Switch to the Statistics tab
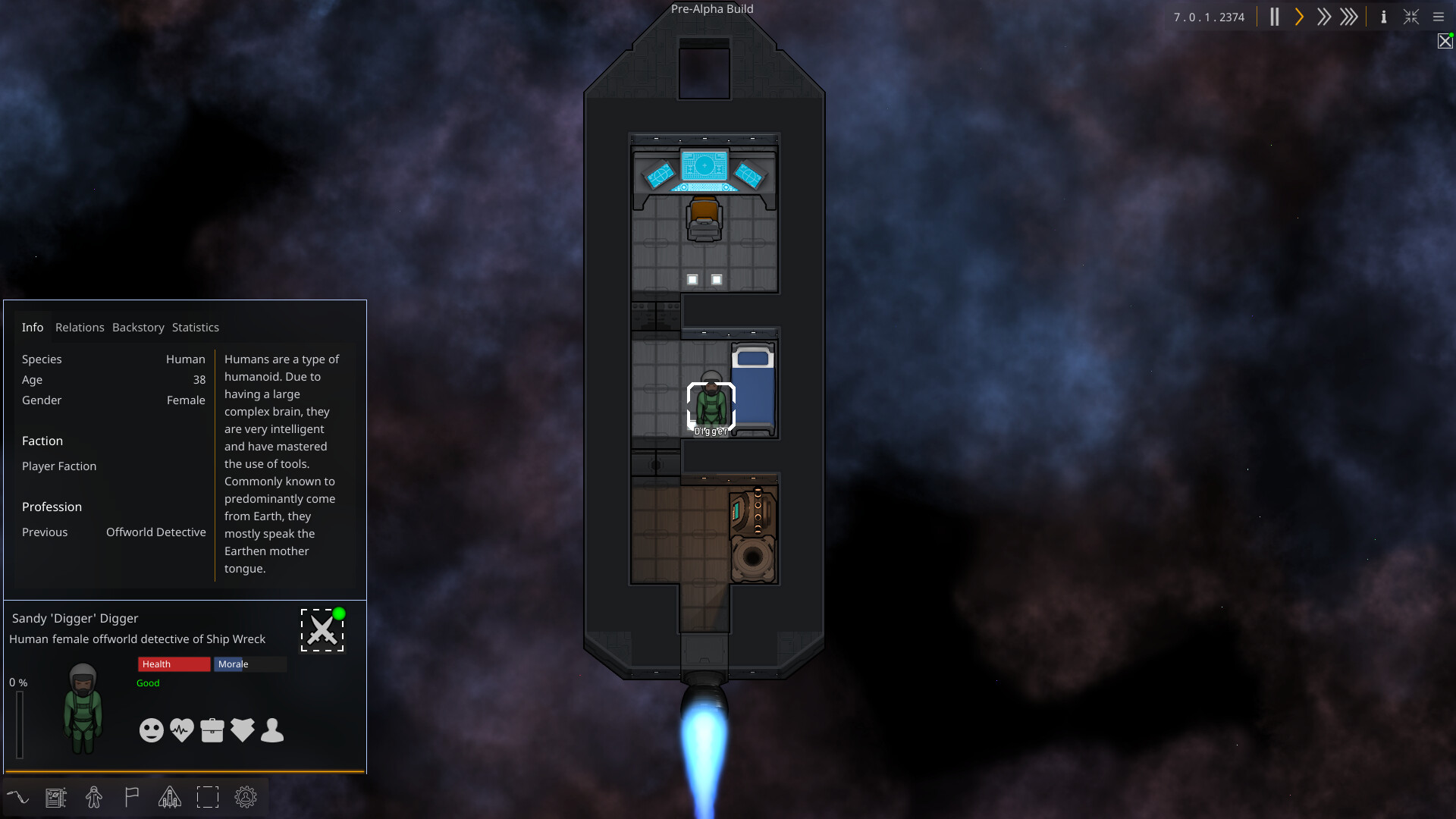Image resolution: width=1456 pixels, height=819 pixels. (195, 327)
